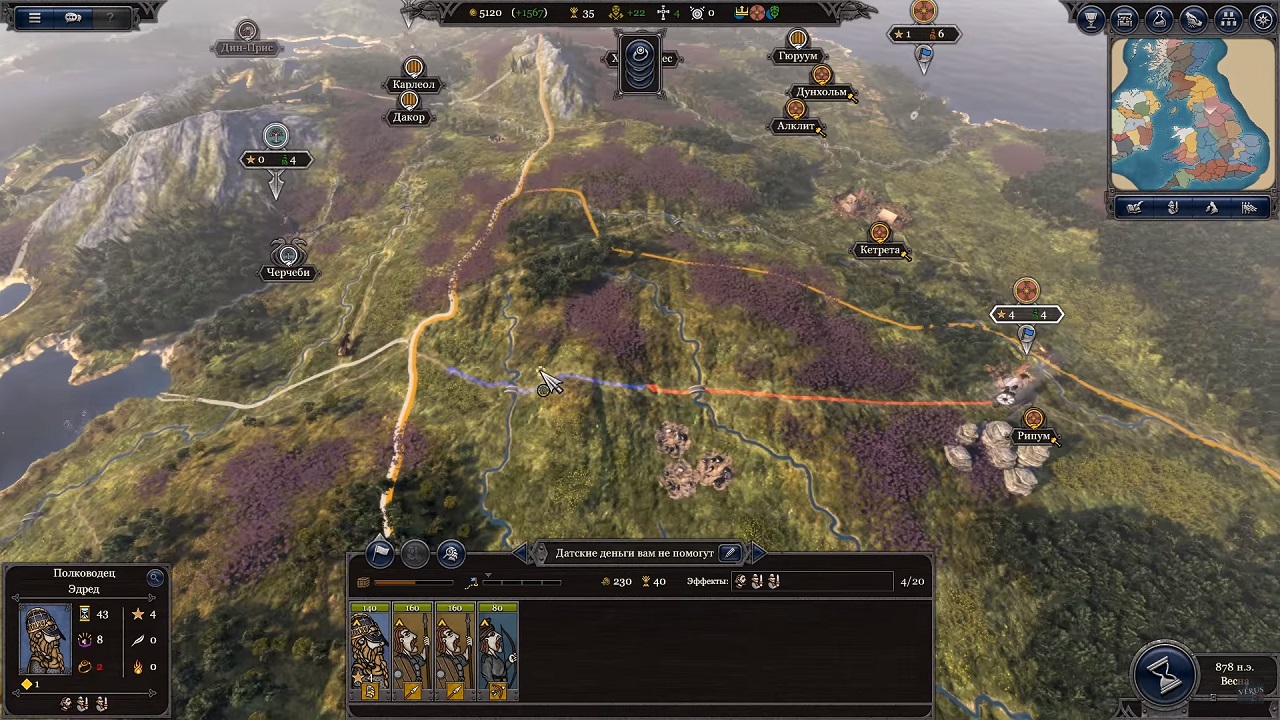The height and width of the screenshot is (720, 1280).
Task: Open the minimap's list filter button
Action: coord(1249,208)
